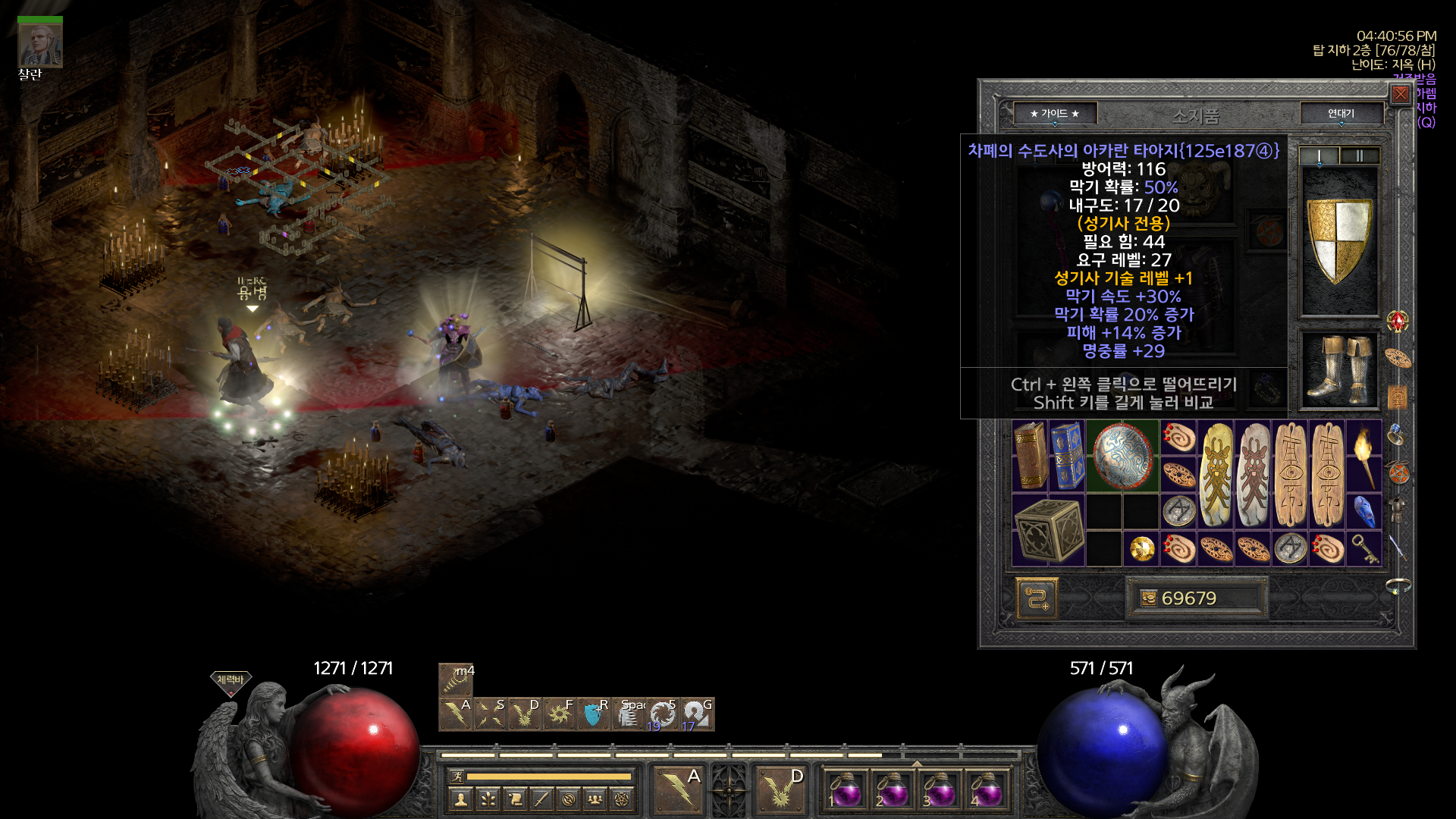Click the equipped gold-white shield slot
Image resolution: width=1456 pixels, height=819 pixels.
1339,241
